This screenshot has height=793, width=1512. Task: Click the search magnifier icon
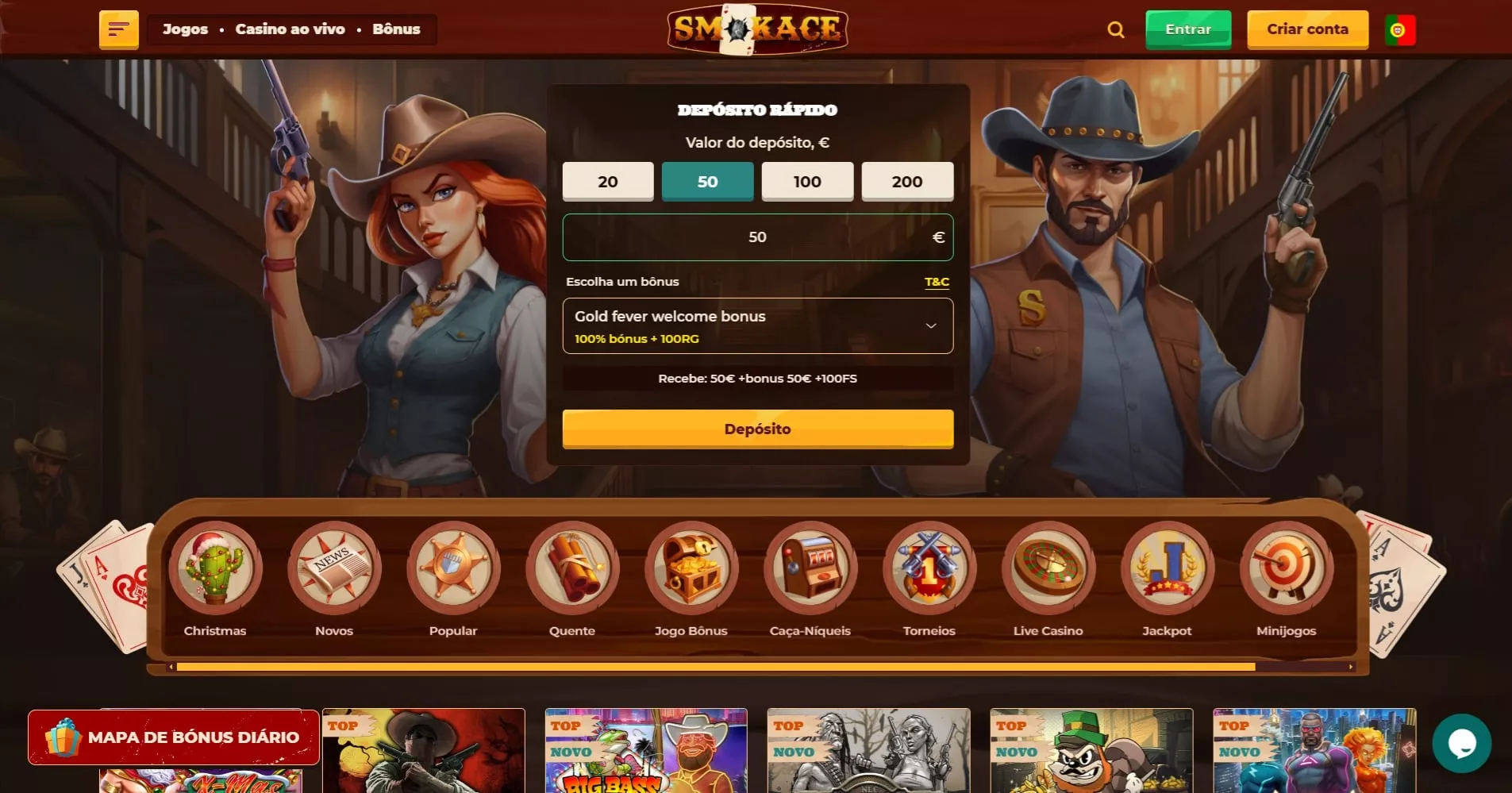coord(1115,30)
